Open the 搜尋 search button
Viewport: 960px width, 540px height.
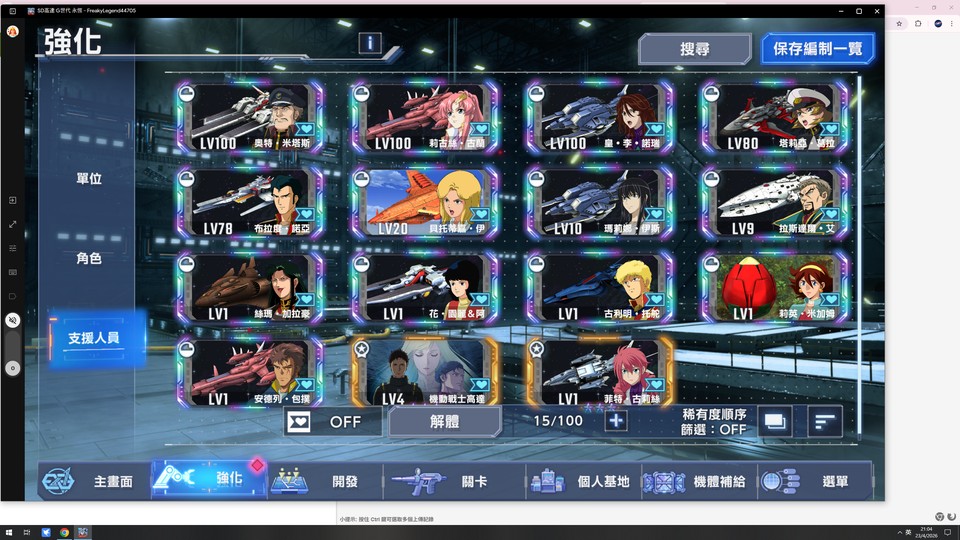pos(694,49)
